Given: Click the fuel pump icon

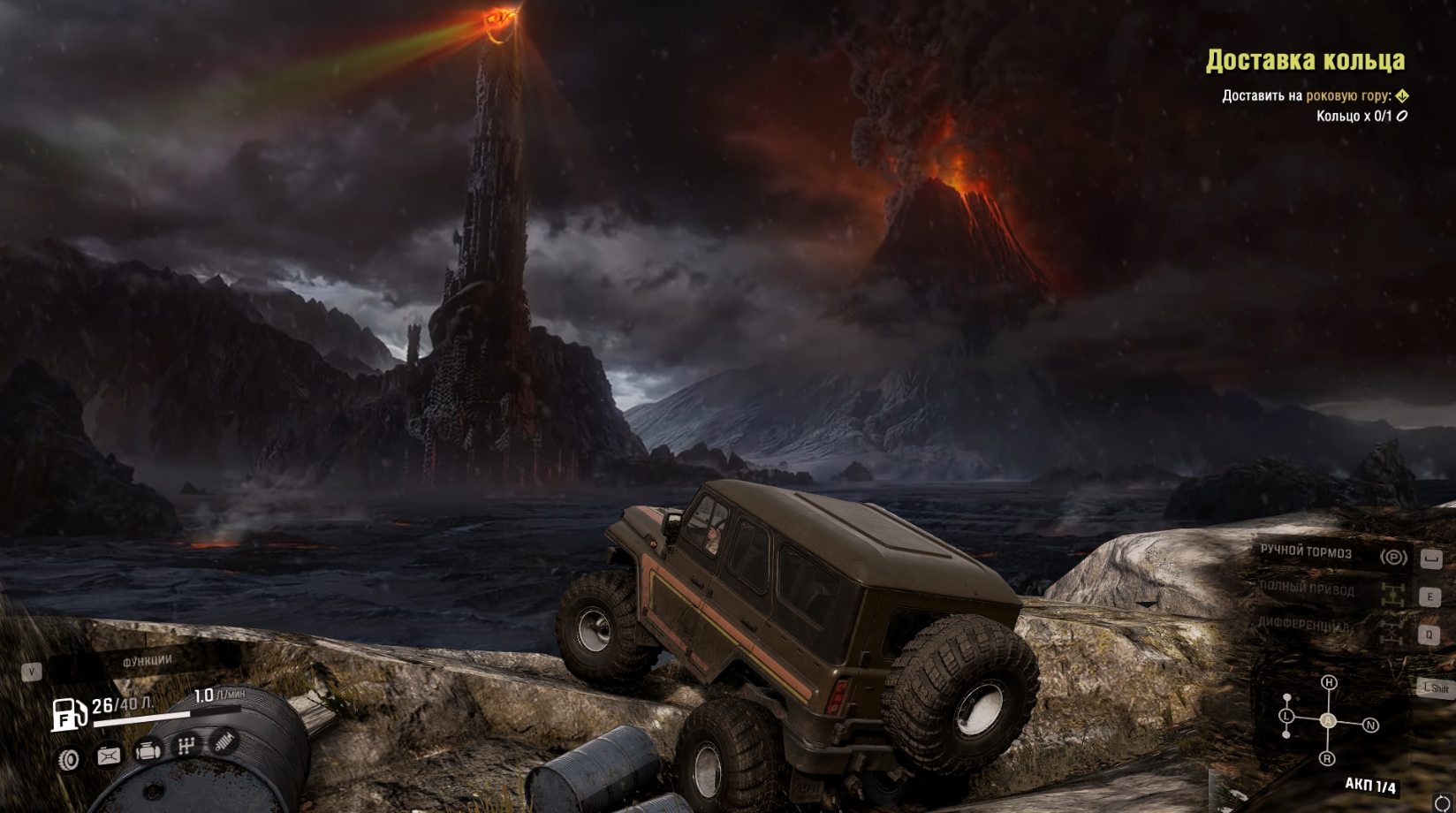Looking at the screenshot, I should (68, 713).
